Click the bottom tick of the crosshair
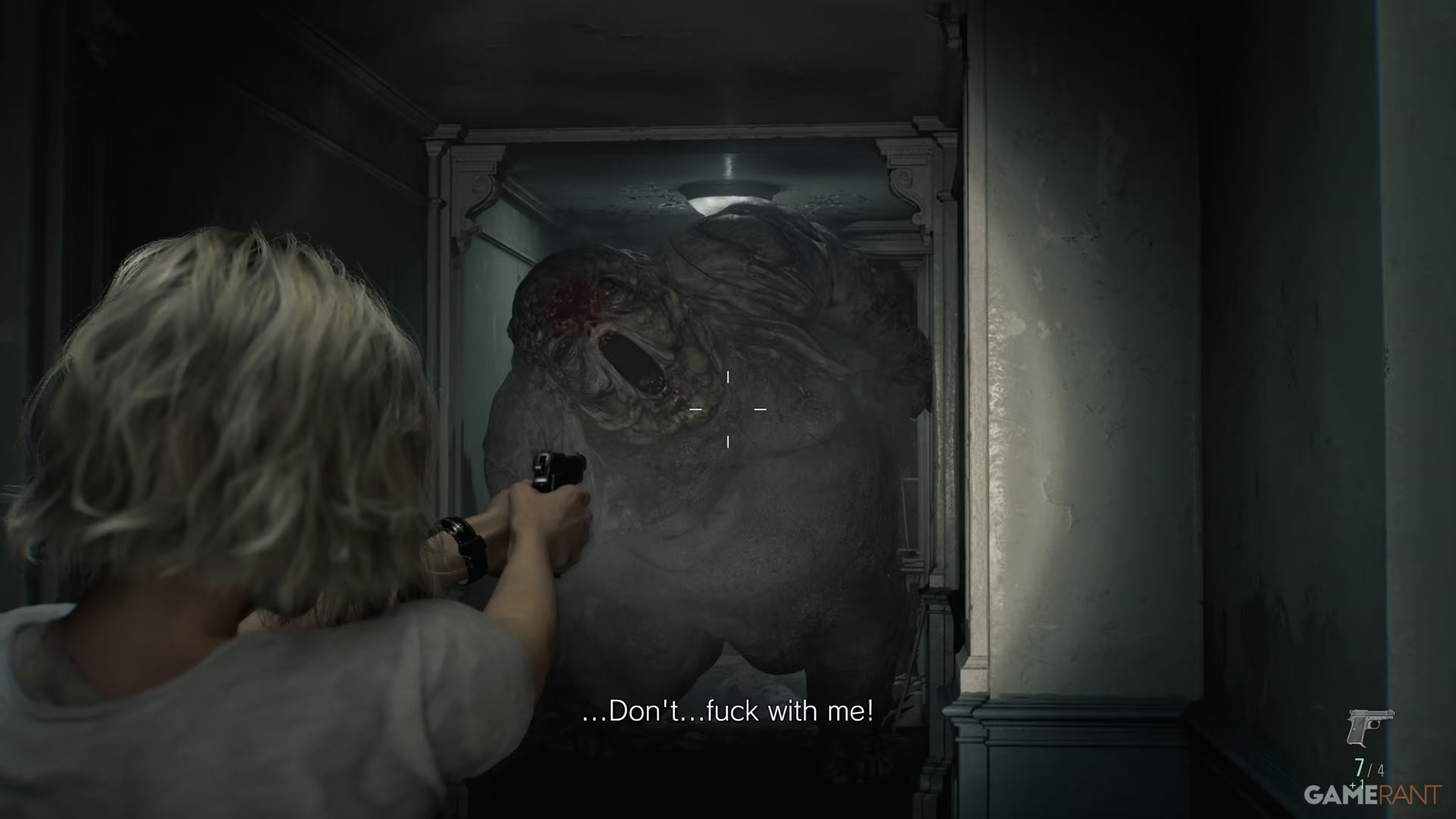The image size is (1456, 819). click(728, 442)
